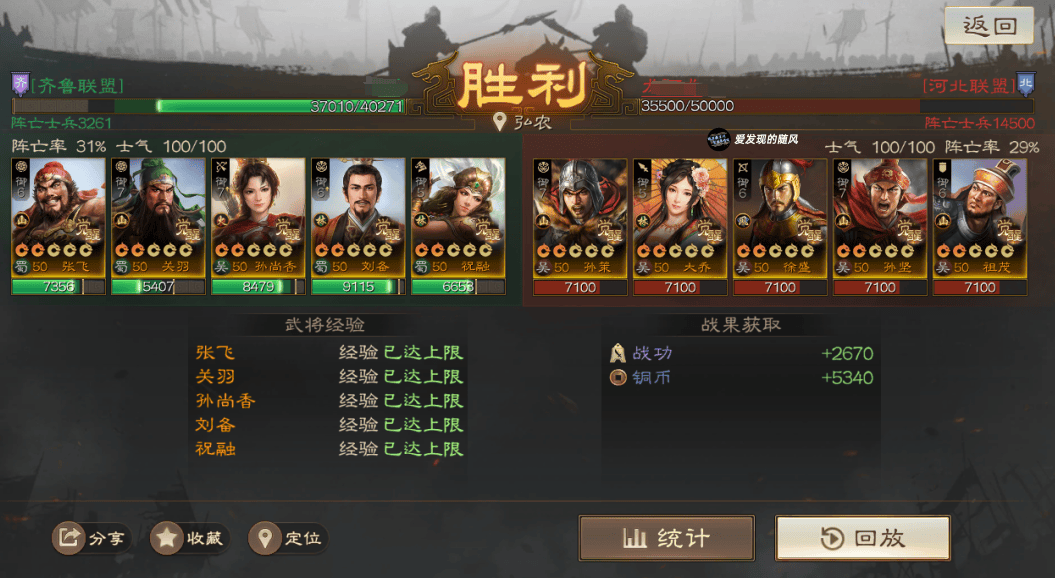This screenshot has height=578, width=1055.
Task: Open the 统计 statistics panel
Action: tap(666, 538)
